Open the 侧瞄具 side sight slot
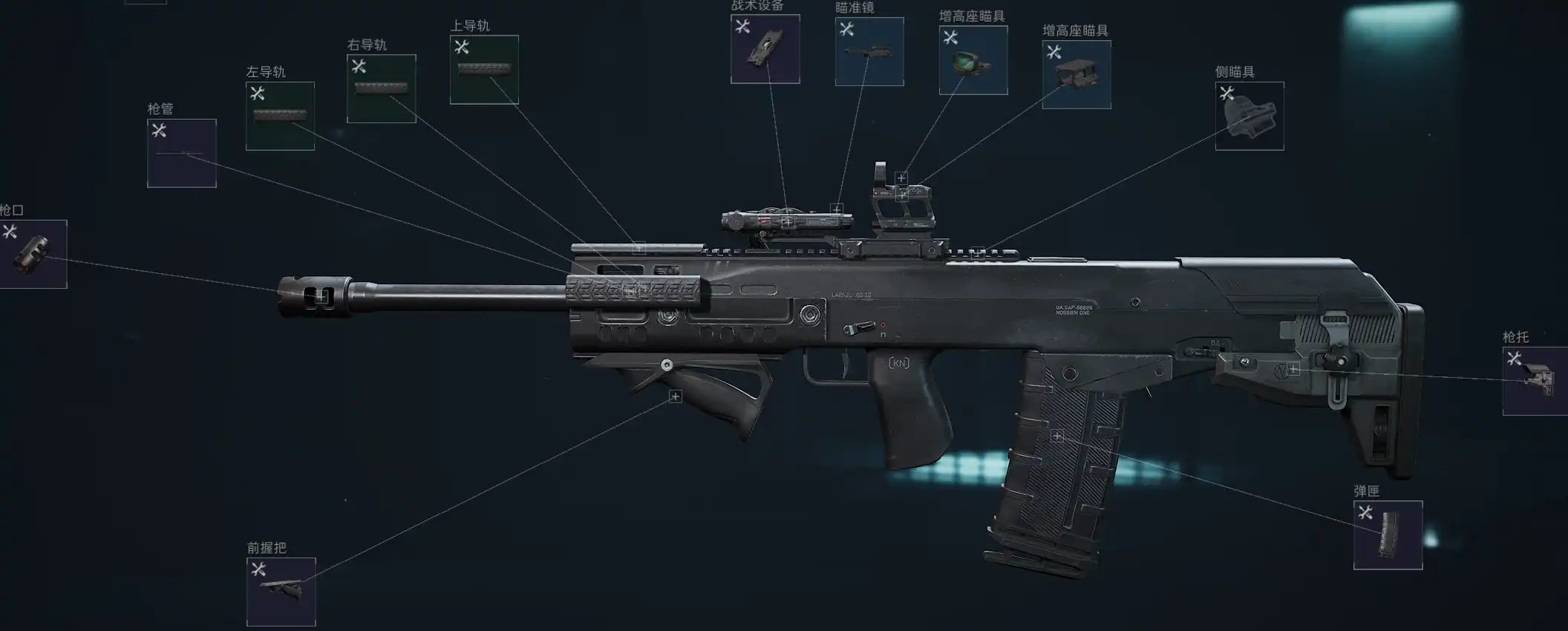The image size is (1568, 631). coord(1249,116)
